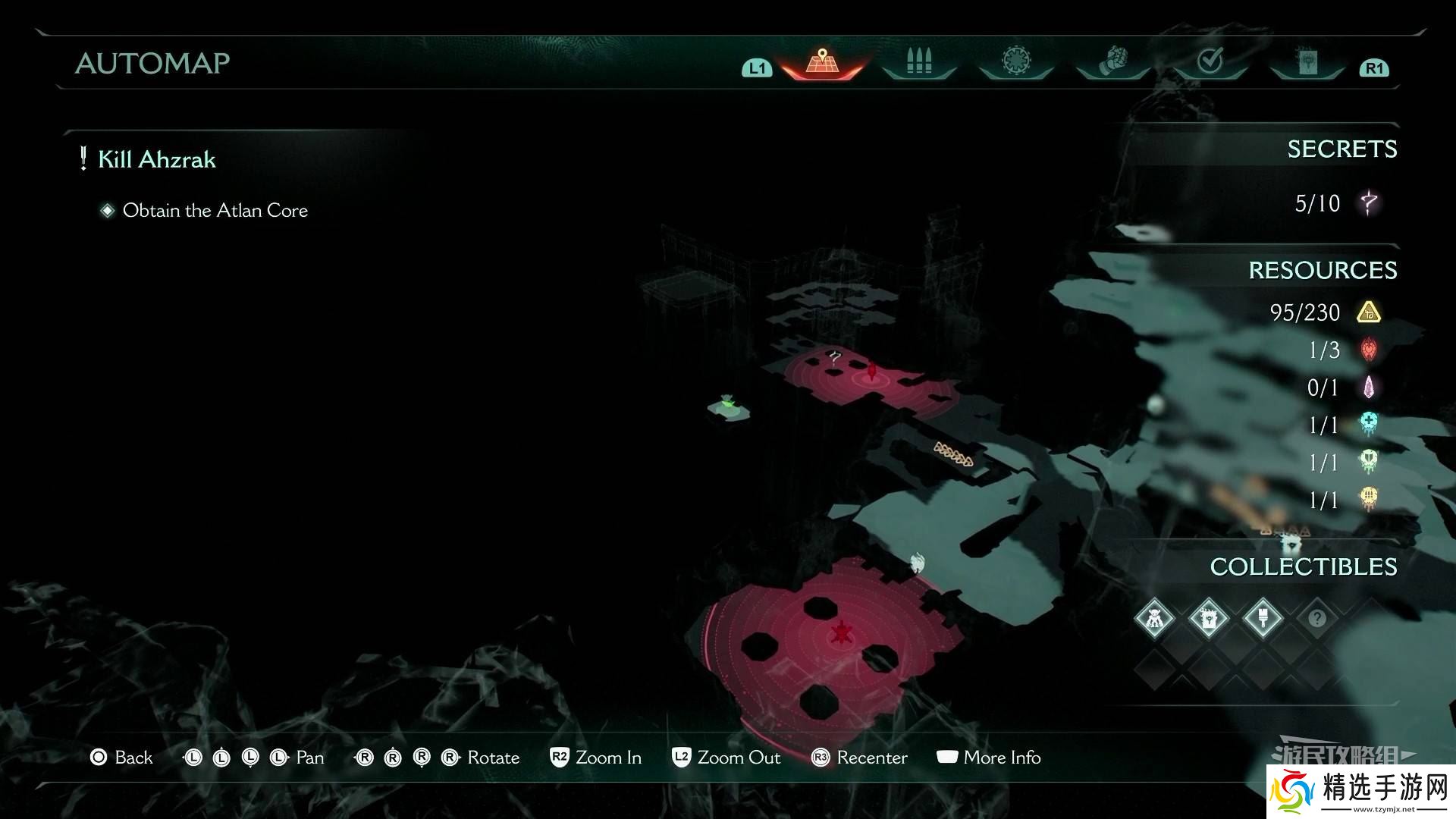Screen dimensions: 1456x819
Task: Select the unknown question-mark collectible
Action: pyautogui.click(x=1317, y=619)
